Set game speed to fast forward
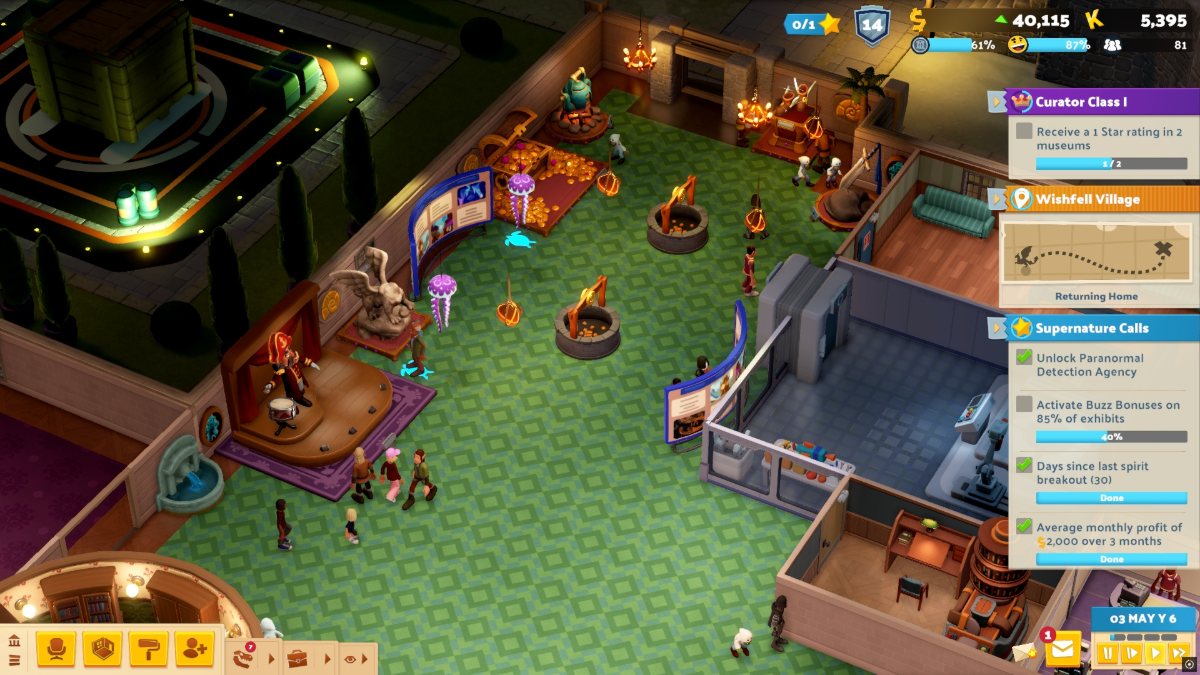The width and height of the screenshot is (1200, 675). tap(1178, 653)
